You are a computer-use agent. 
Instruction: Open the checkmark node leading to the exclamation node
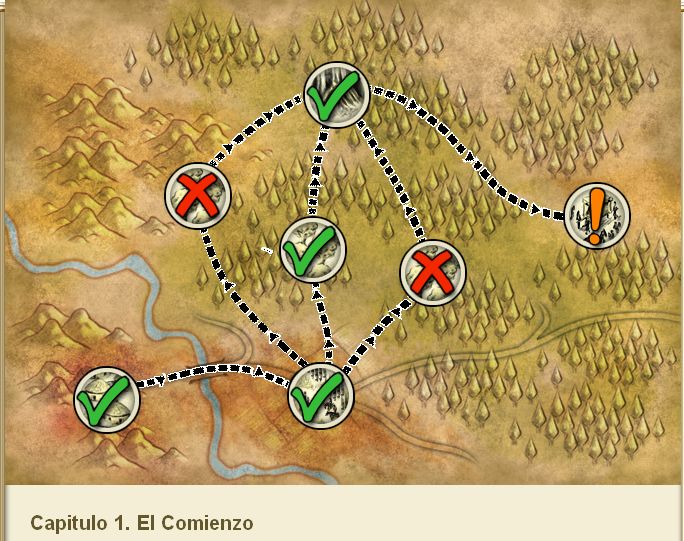click(x=336, y=95)
